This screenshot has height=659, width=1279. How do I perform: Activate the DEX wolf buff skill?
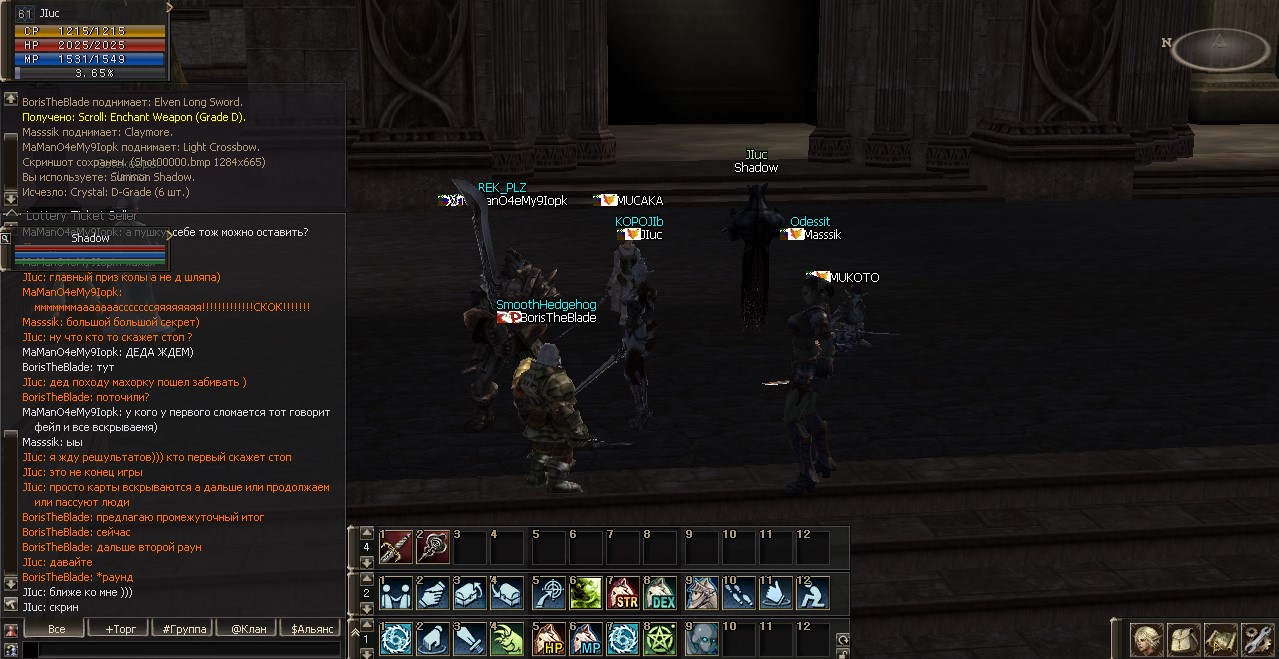click(x=661, y=593)
